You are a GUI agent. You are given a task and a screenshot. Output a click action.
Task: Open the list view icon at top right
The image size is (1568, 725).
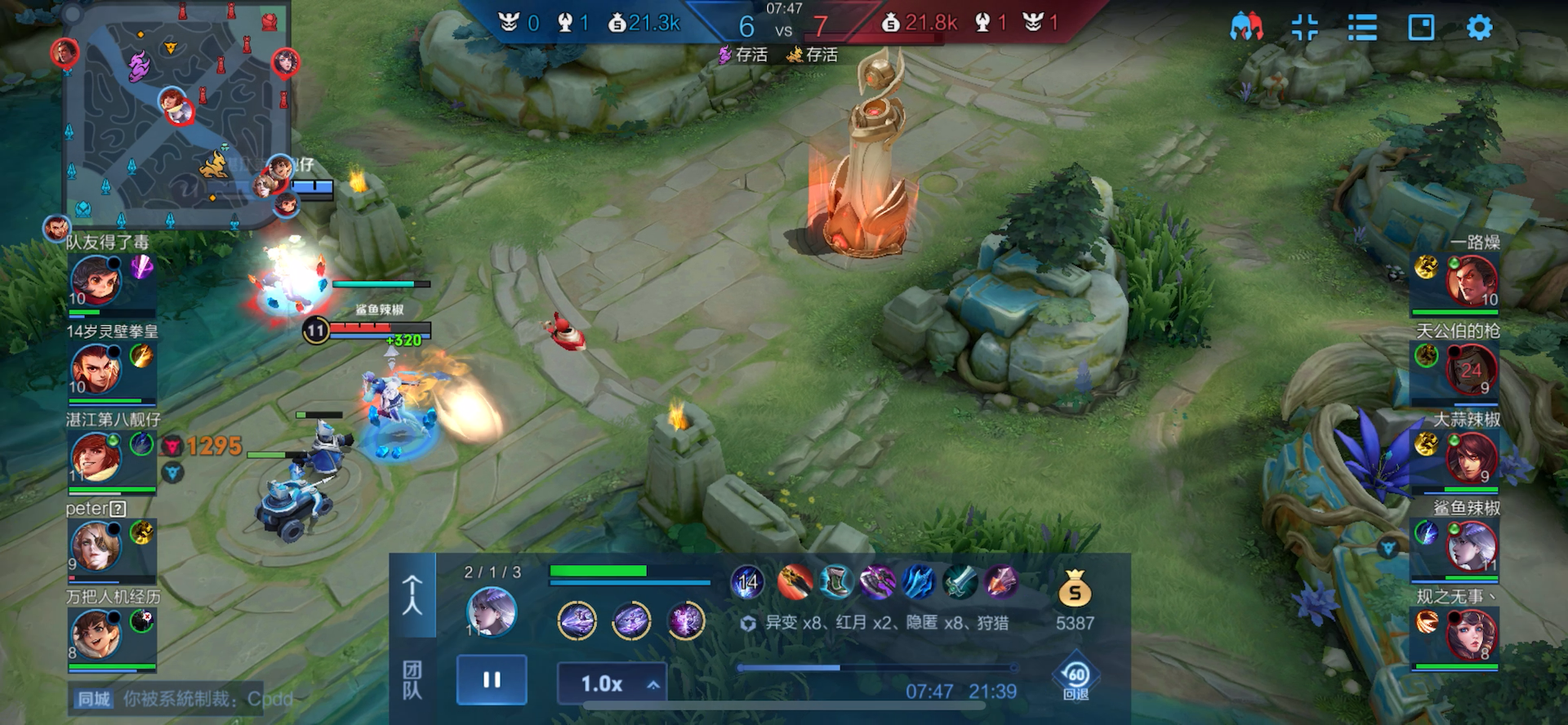tap(1362, 28)
